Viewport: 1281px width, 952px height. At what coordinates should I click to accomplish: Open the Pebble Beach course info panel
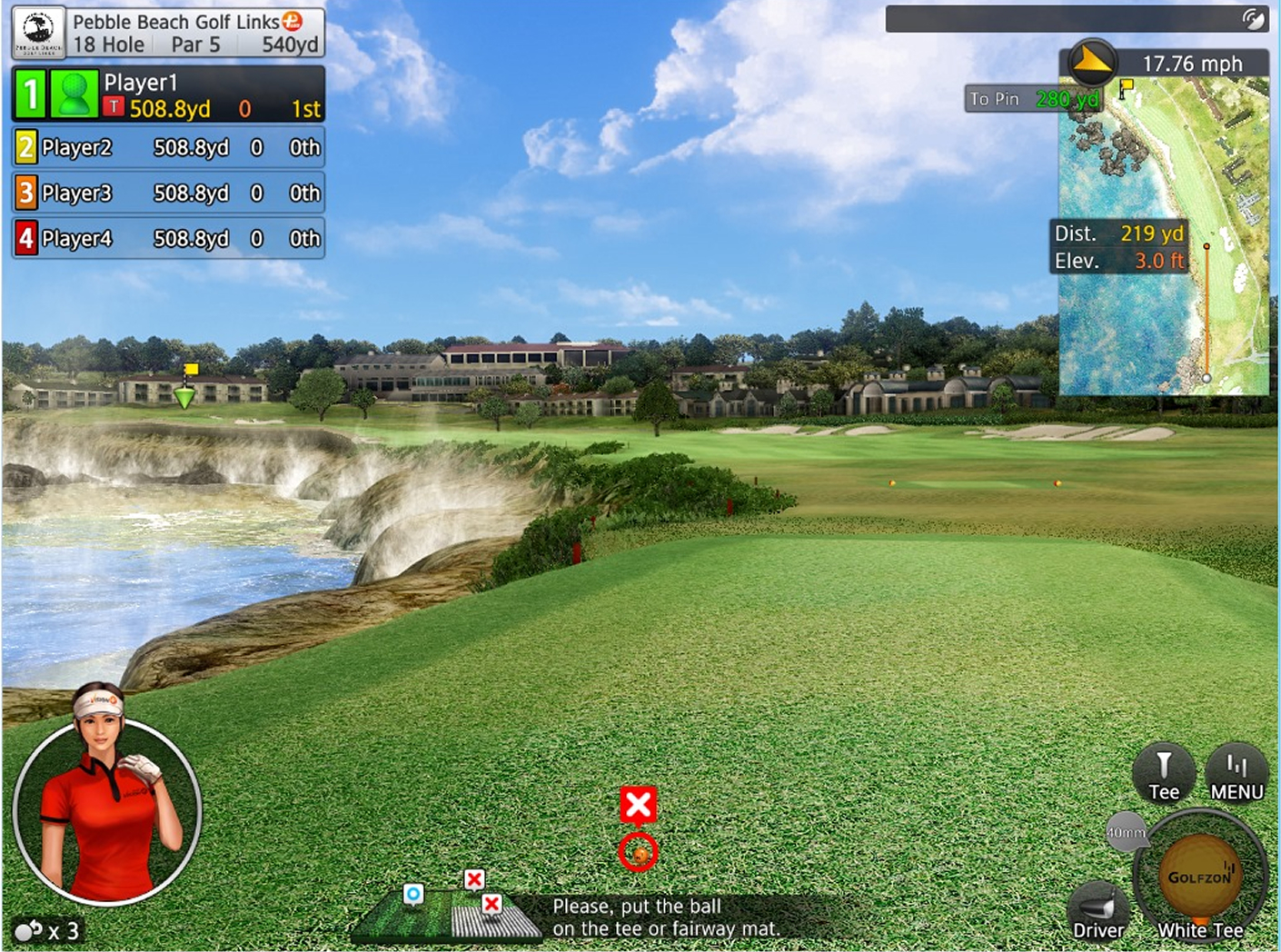click(x=169, y=33)
